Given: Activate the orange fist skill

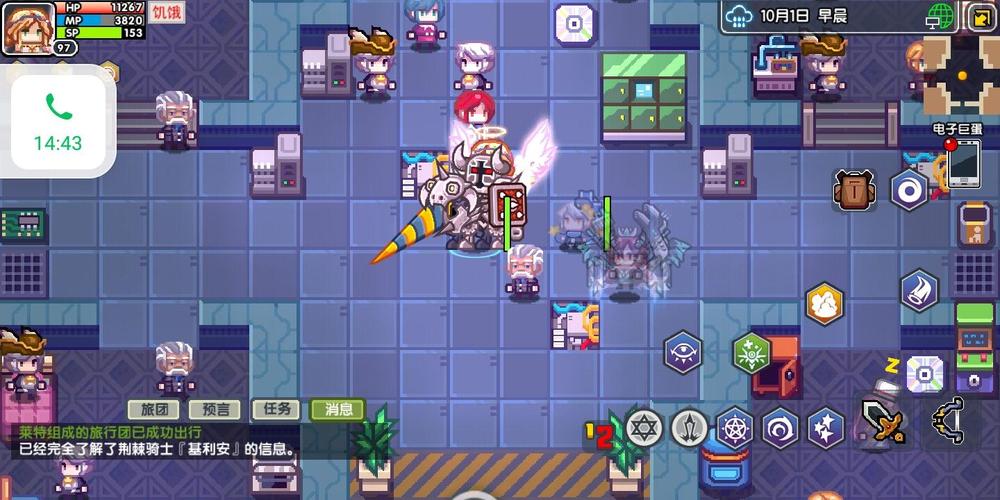Looking at the screenshot, I should click(825, 304).
